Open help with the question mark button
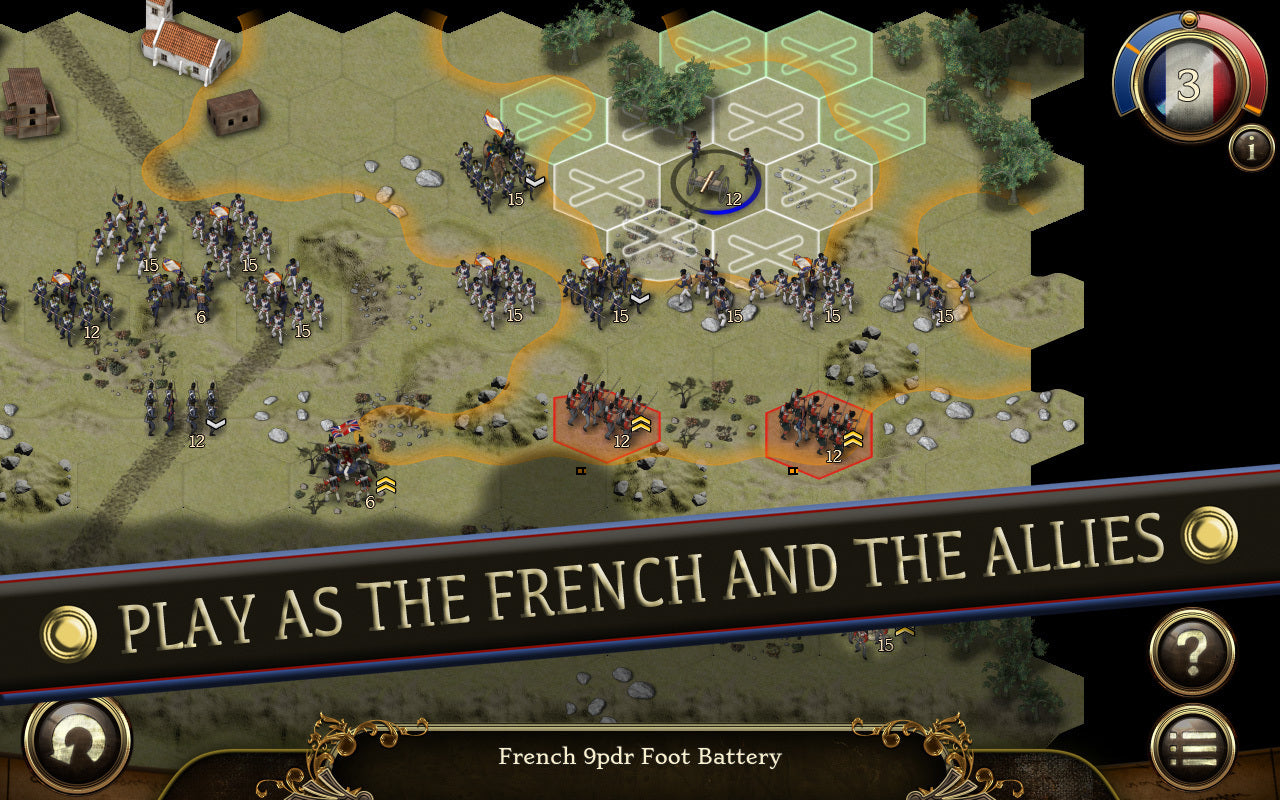Viewport: 1280px width, 800px height. point(1192,654)
